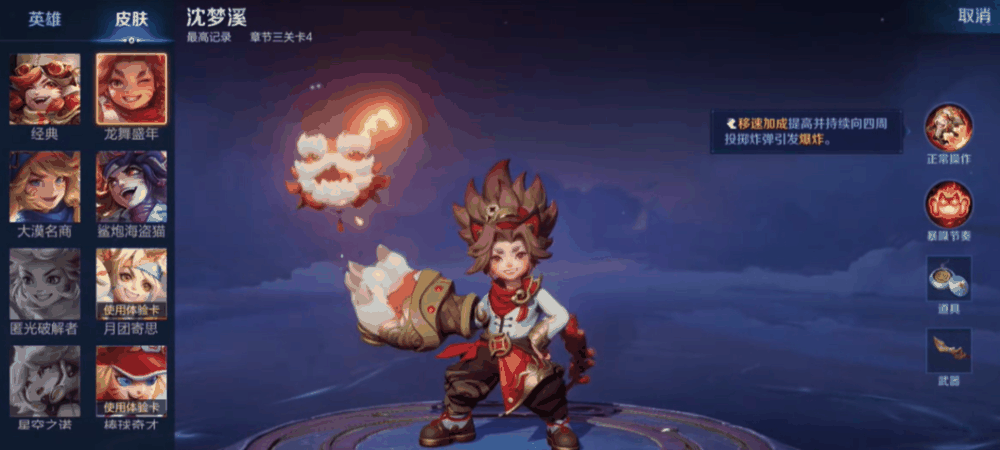Open the 皮肤 (Skins) tab

coord(131,19)
